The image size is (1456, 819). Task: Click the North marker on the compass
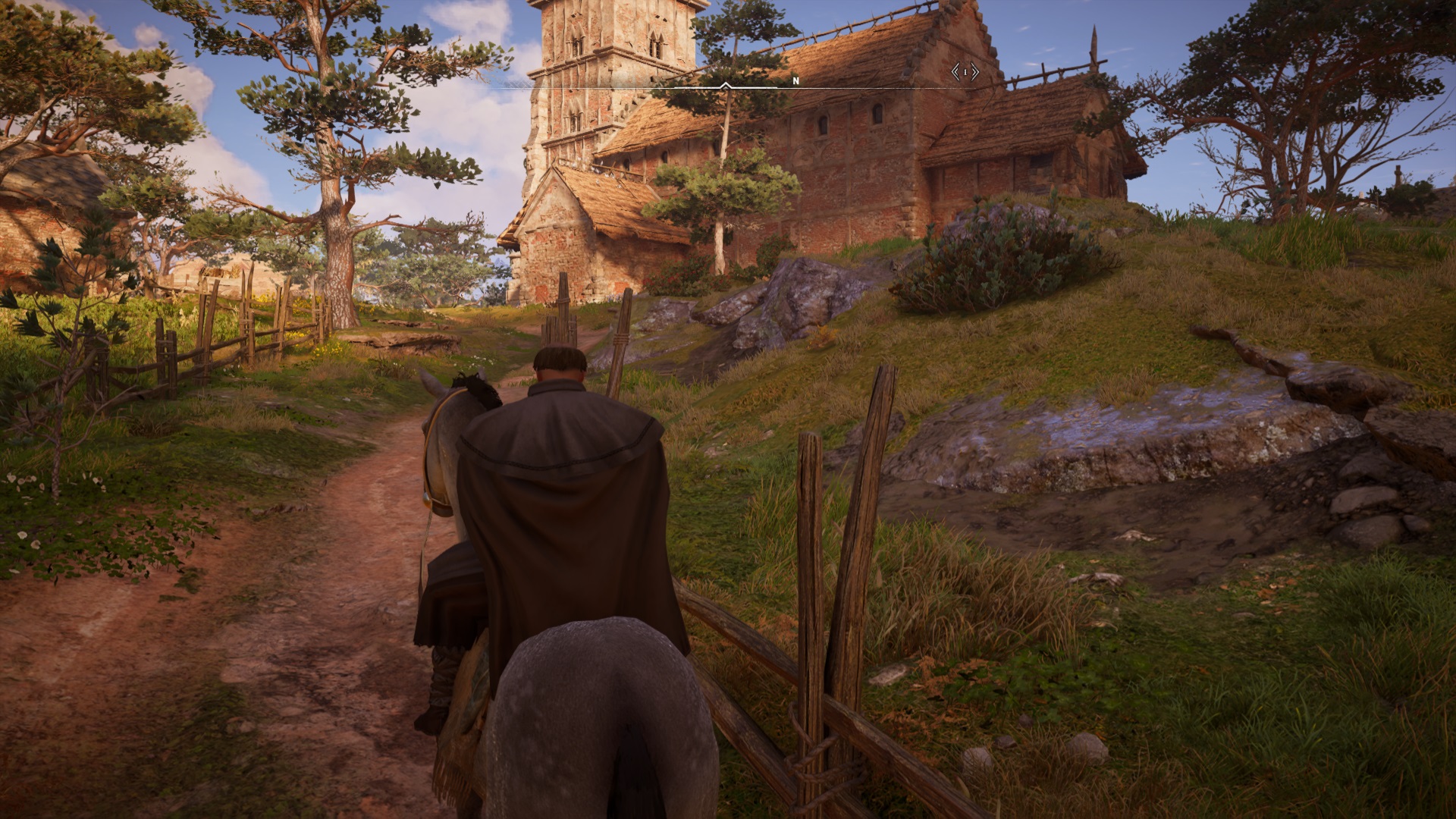pyautogui.click(x=795, y=80)
